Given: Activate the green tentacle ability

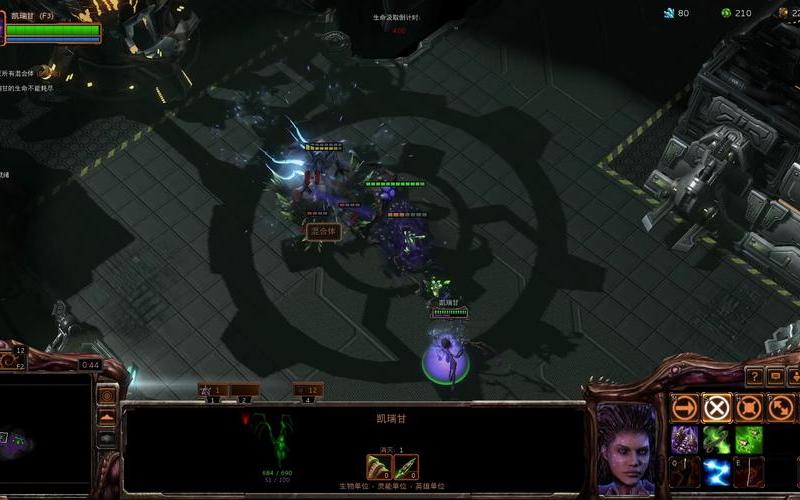Looking at the screenshot, I should tap(716, 439).
